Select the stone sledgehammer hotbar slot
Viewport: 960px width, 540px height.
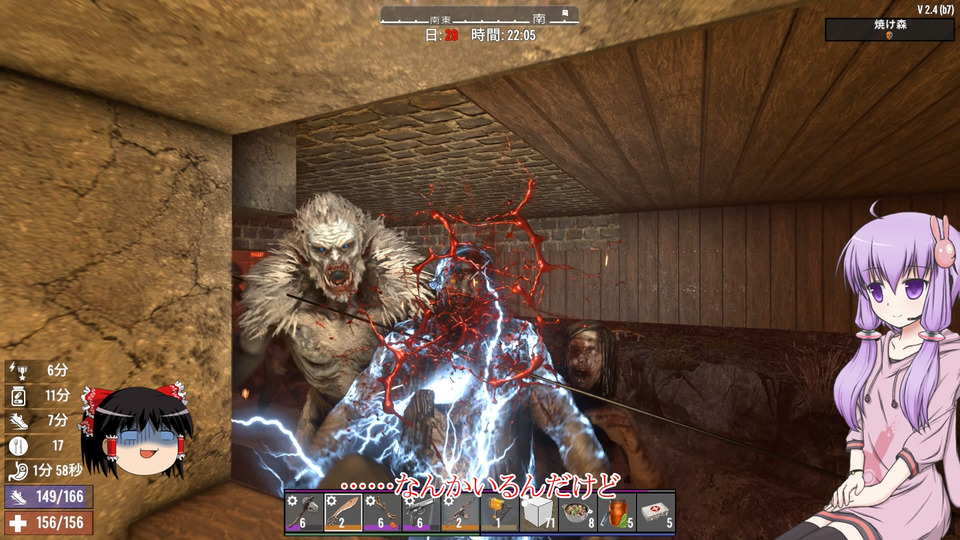click(x=304, y=513)
